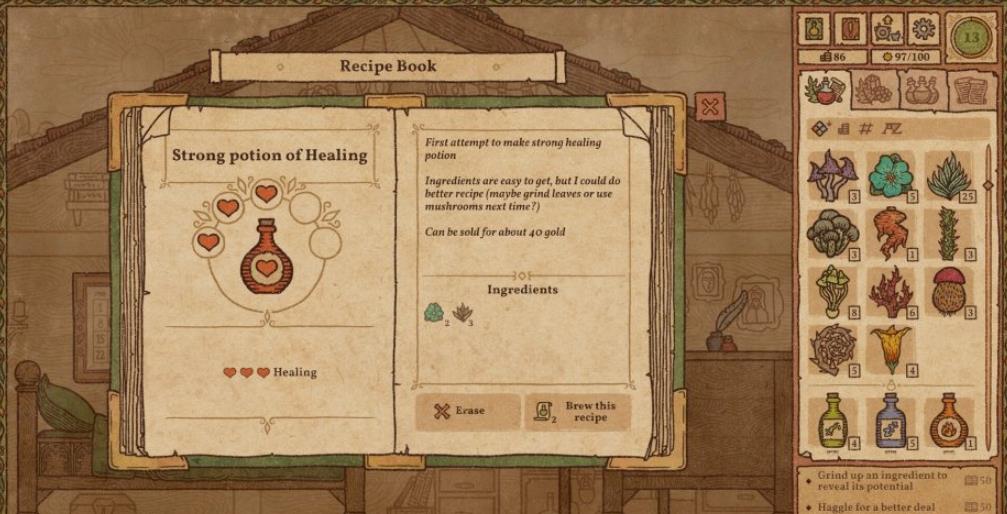Brew this recipe
This screenshot has height=514, width=1007.
577,411
